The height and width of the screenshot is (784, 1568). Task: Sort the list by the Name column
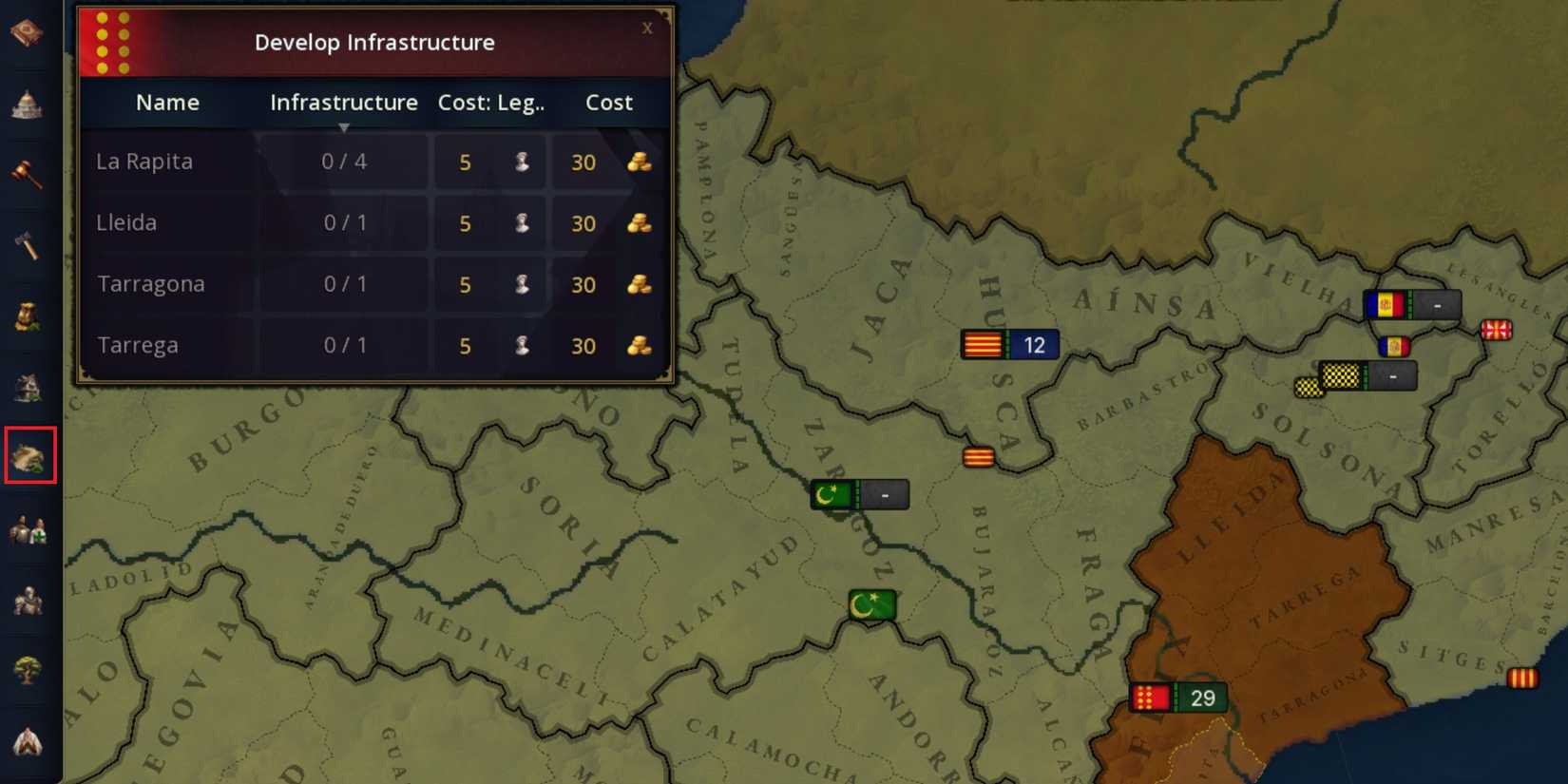[167, 103]
